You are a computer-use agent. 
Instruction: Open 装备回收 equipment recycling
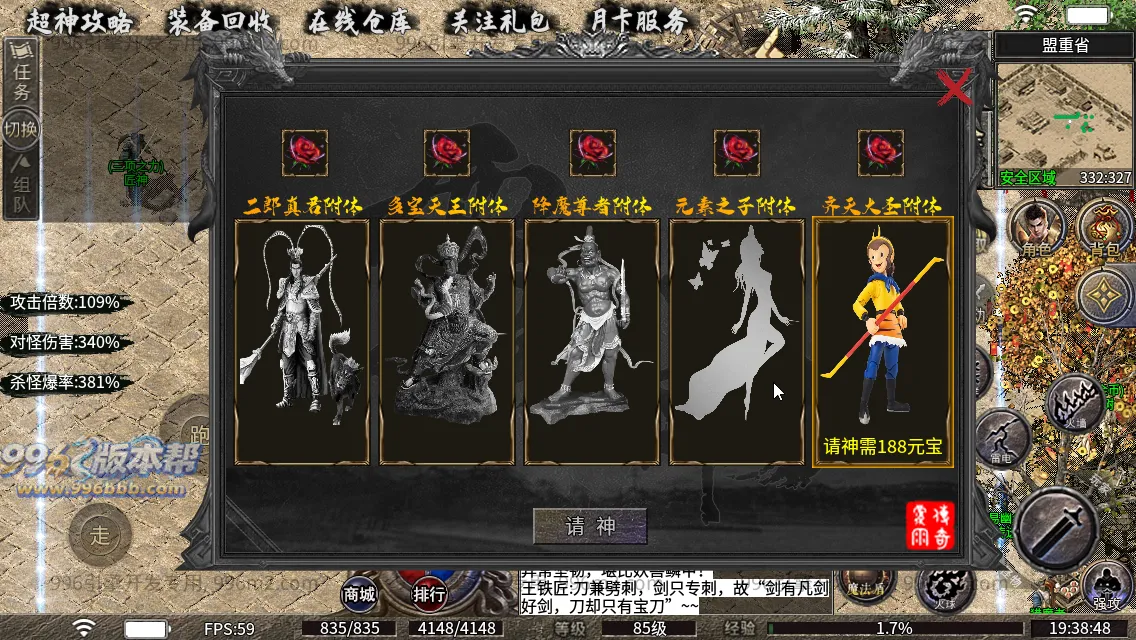pyautogui.click(x=220, y=20)
